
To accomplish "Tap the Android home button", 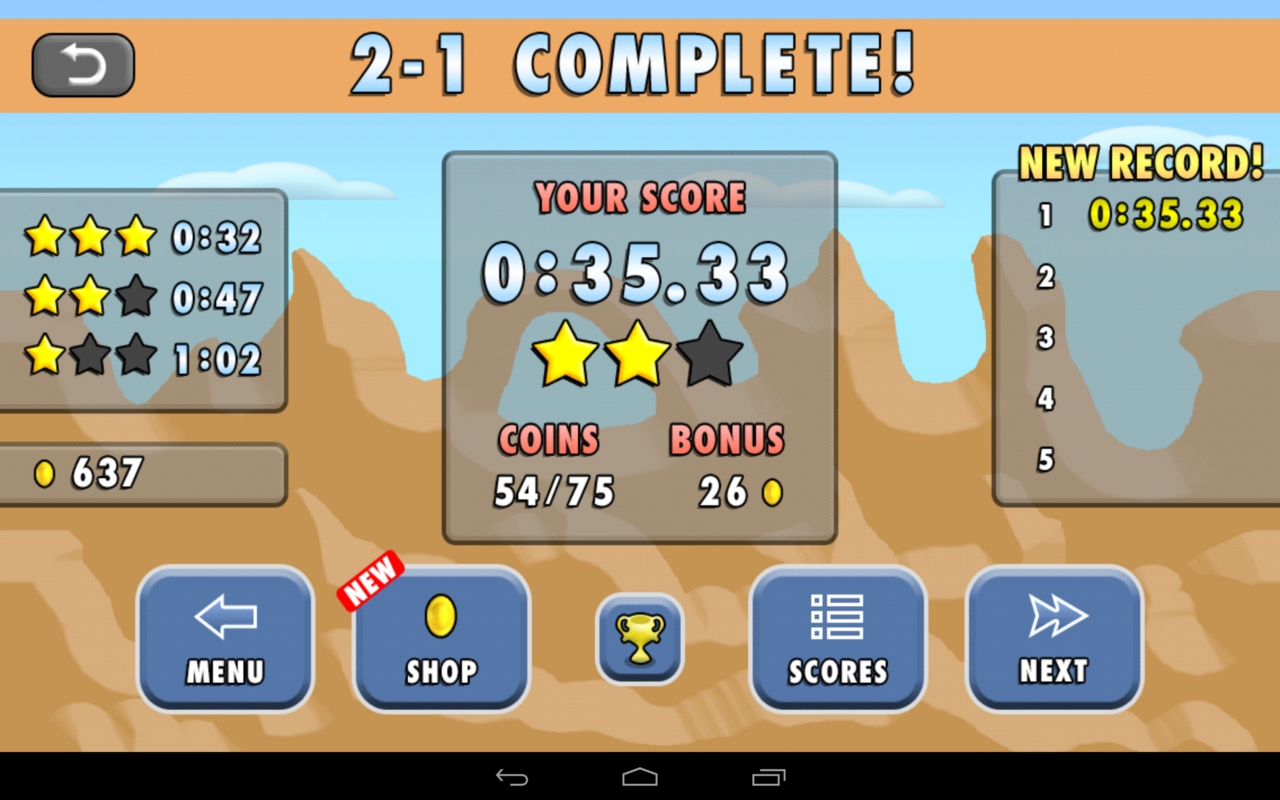I will (x=640, y=777).
